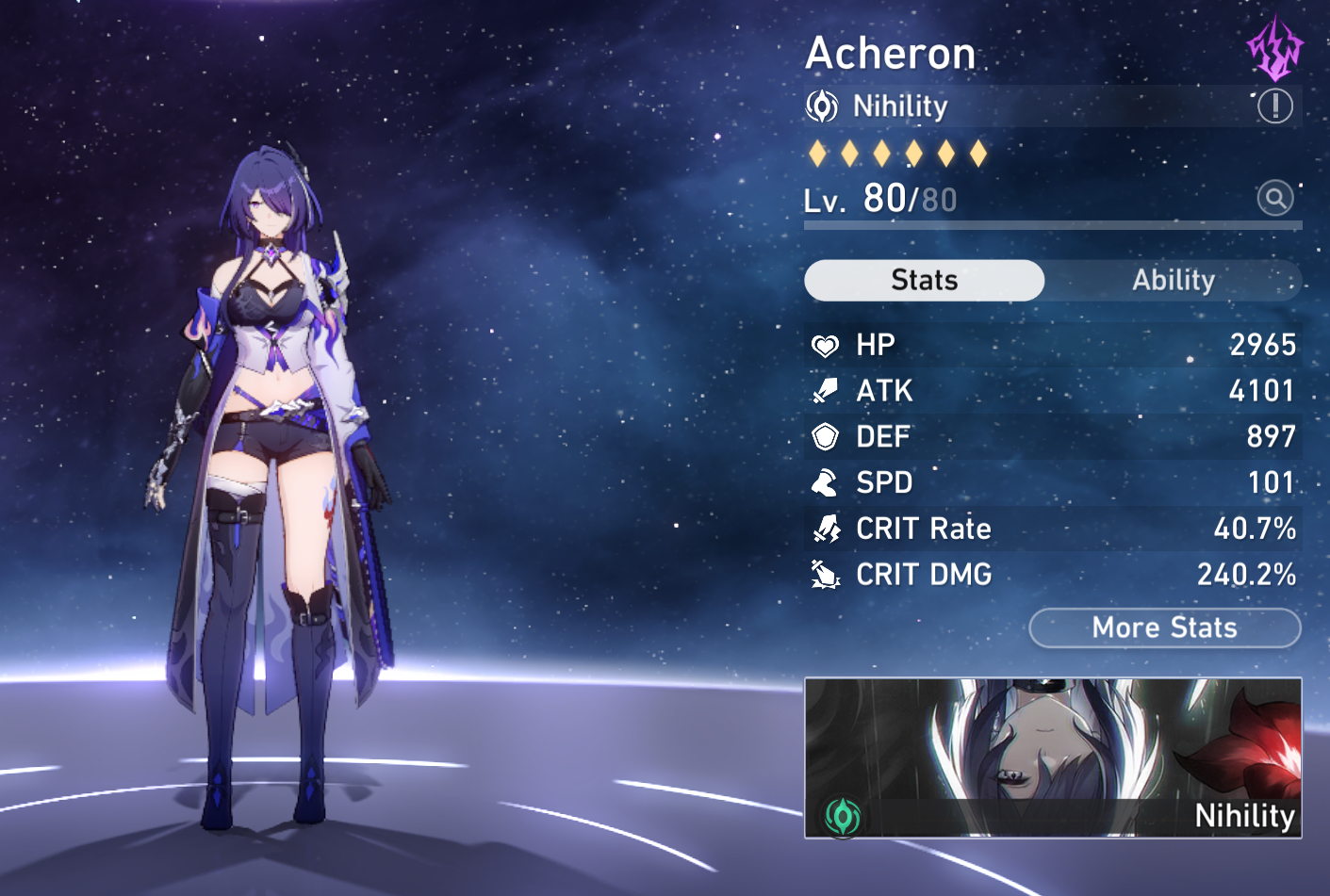Click the exclamation info icon beside Nihility
1330x896 pixels.
tap(1274, 106)
